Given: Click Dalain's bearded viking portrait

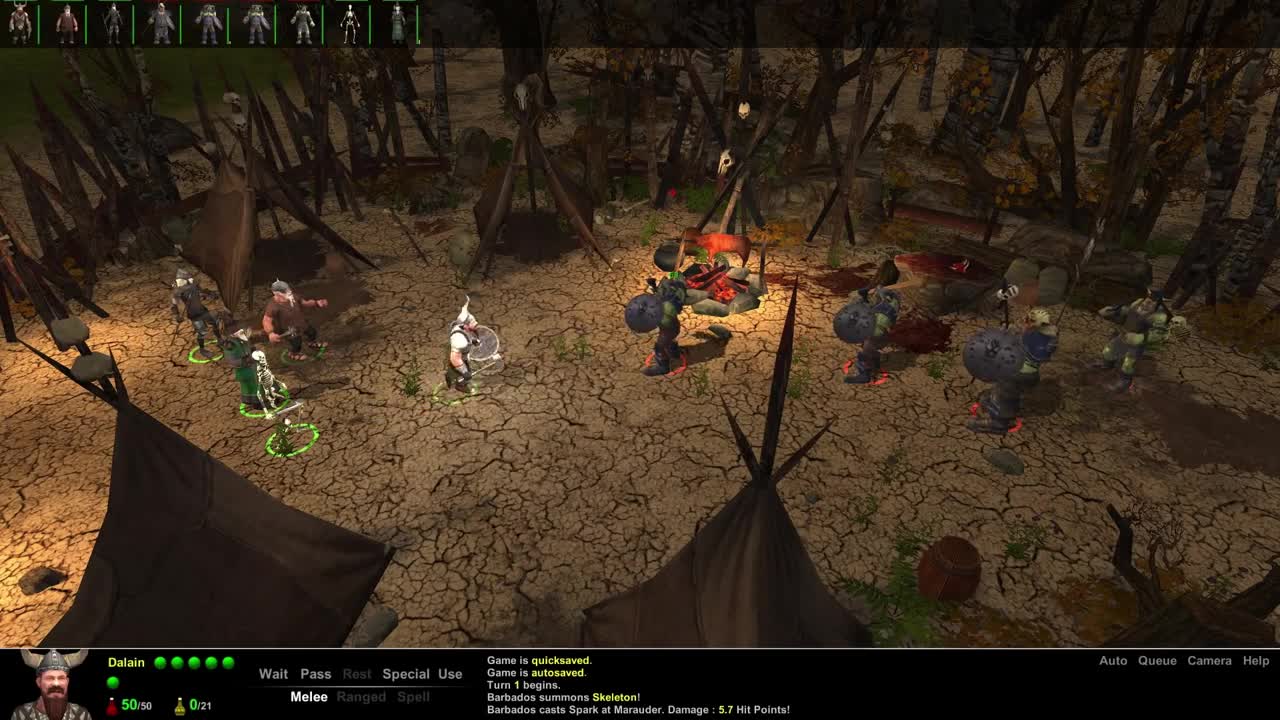Looking at the screenshot, I should 50,685.
